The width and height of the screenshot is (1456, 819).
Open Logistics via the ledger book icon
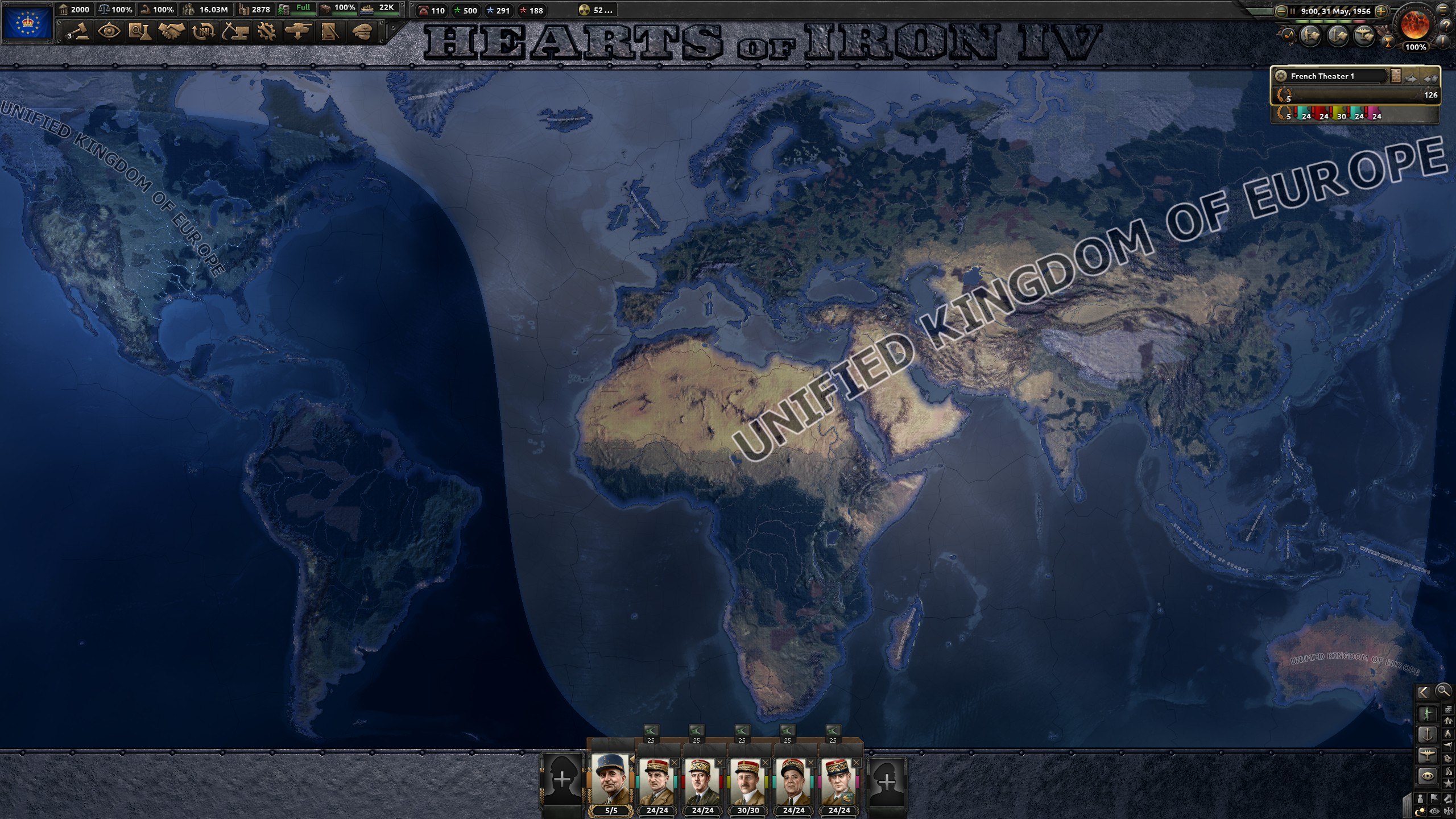pos(330,31)
